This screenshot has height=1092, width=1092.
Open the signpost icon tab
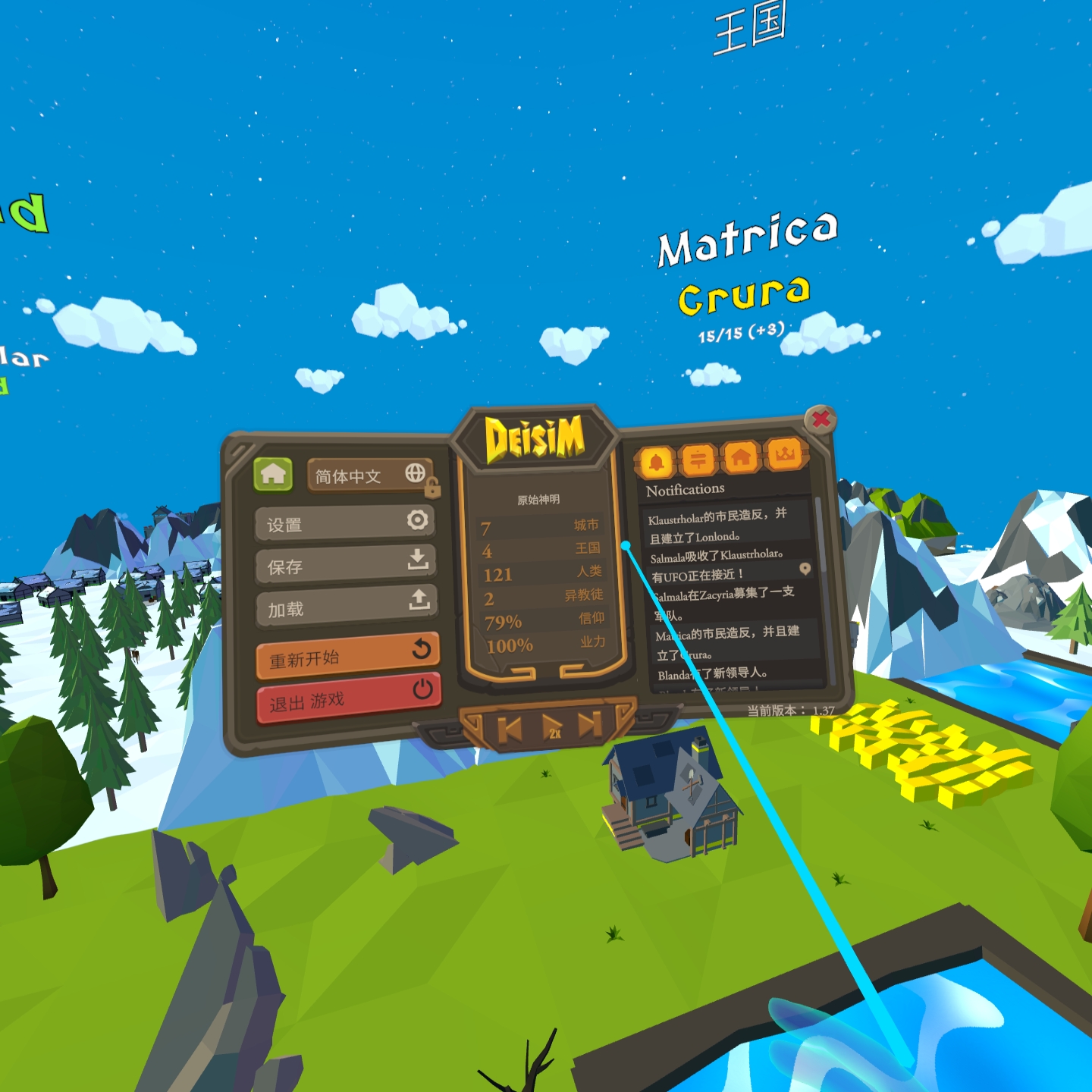pyautogui.click(x=698, y=460)
